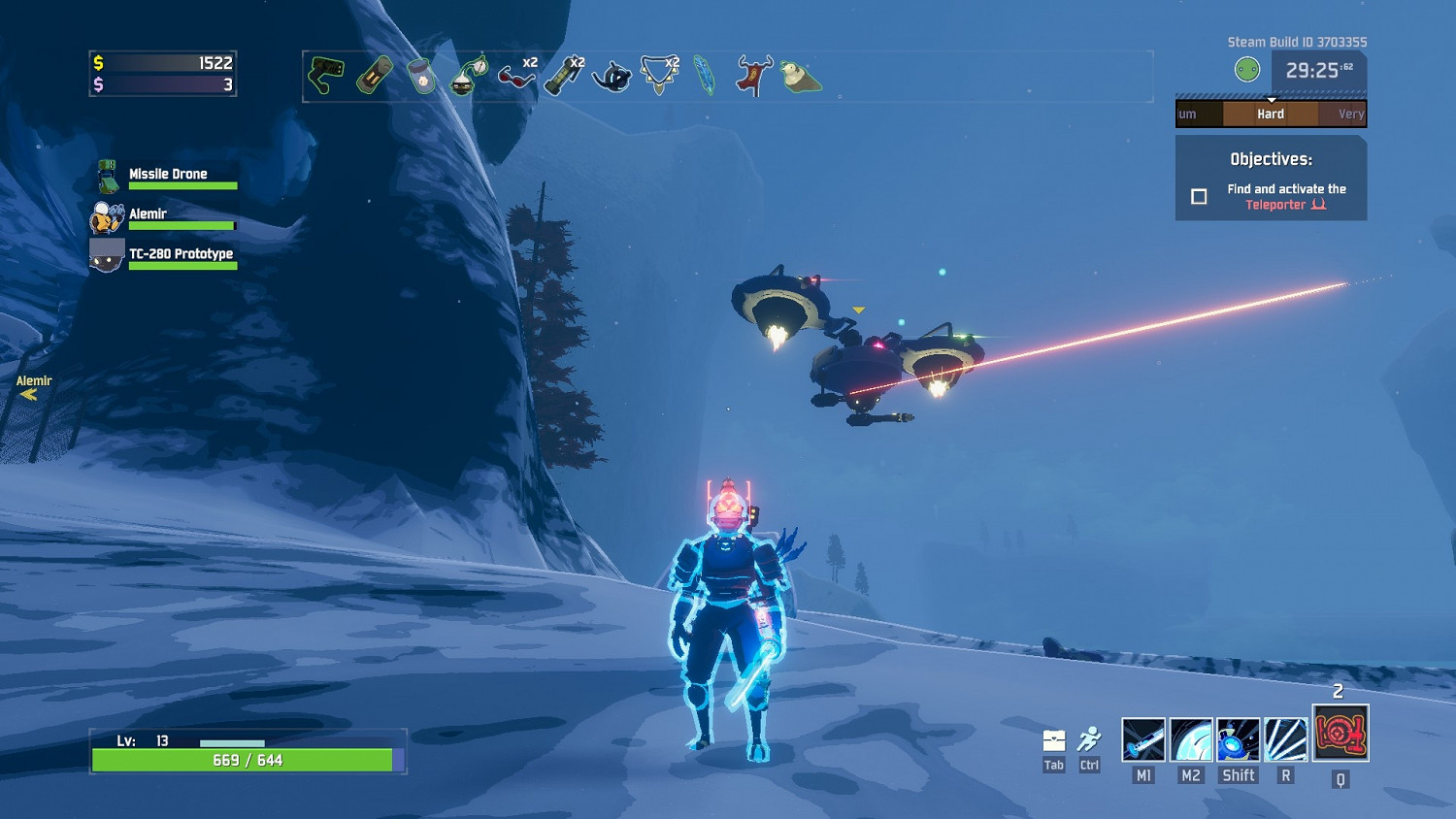Activate the laser sword primary skill
Image resolution: width=1456 pixels, height=819 pixels.
[x=1143, y=739]
